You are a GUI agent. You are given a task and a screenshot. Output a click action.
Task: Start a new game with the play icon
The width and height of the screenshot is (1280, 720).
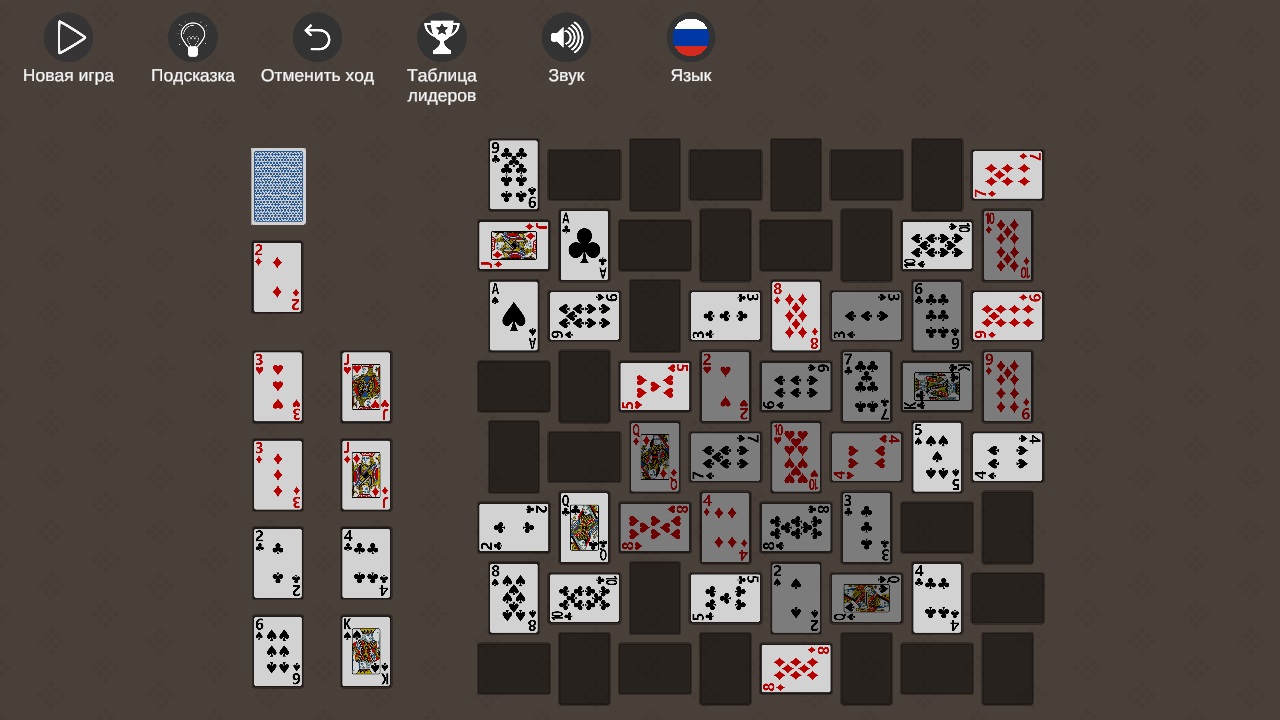pyautogui.click(x=68, y=38)
